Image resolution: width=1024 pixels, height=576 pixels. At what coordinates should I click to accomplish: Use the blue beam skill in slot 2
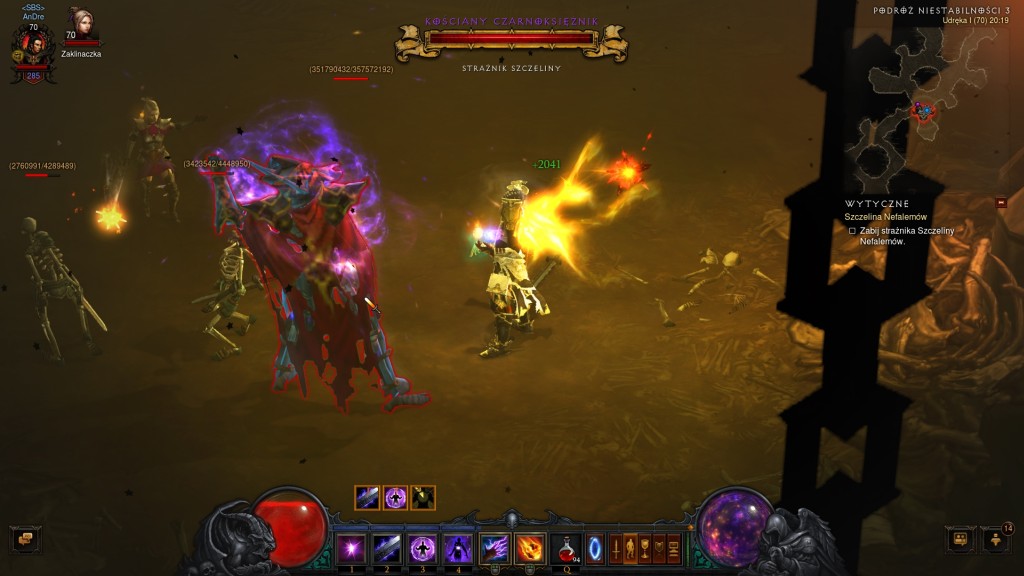386,548
